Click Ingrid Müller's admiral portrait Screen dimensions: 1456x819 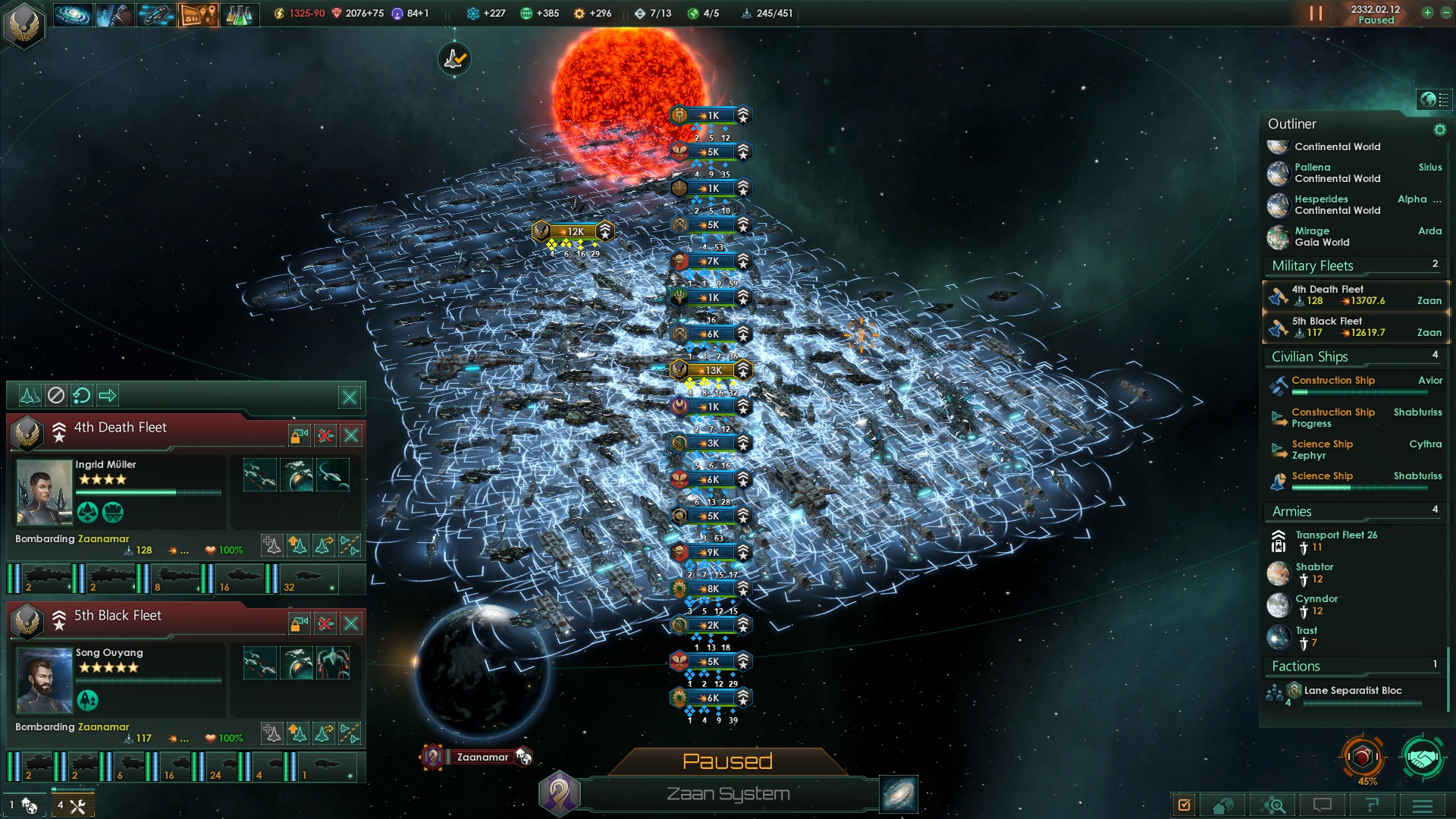coord(44,492)
